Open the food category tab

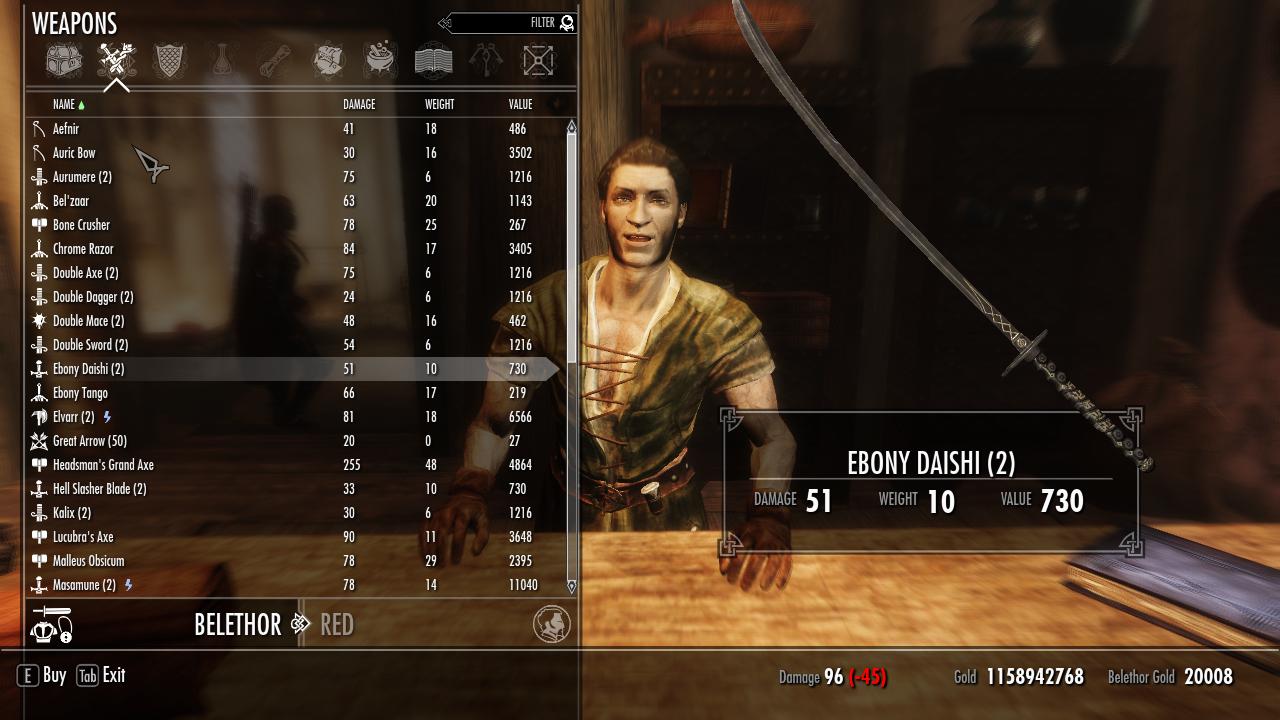coord(328,61)
